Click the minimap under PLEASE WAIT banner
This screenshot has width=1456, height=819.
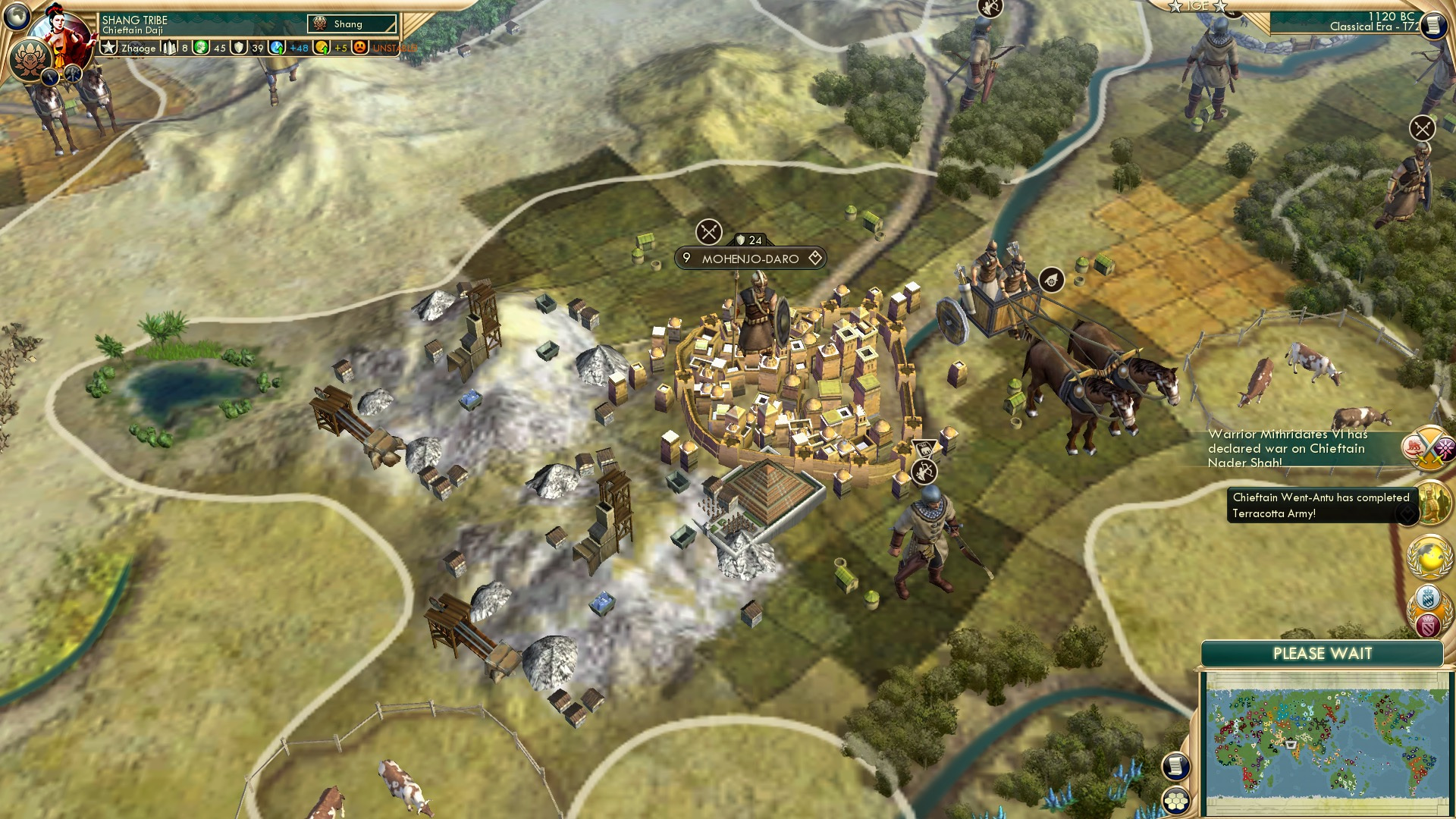point(1327,743)
